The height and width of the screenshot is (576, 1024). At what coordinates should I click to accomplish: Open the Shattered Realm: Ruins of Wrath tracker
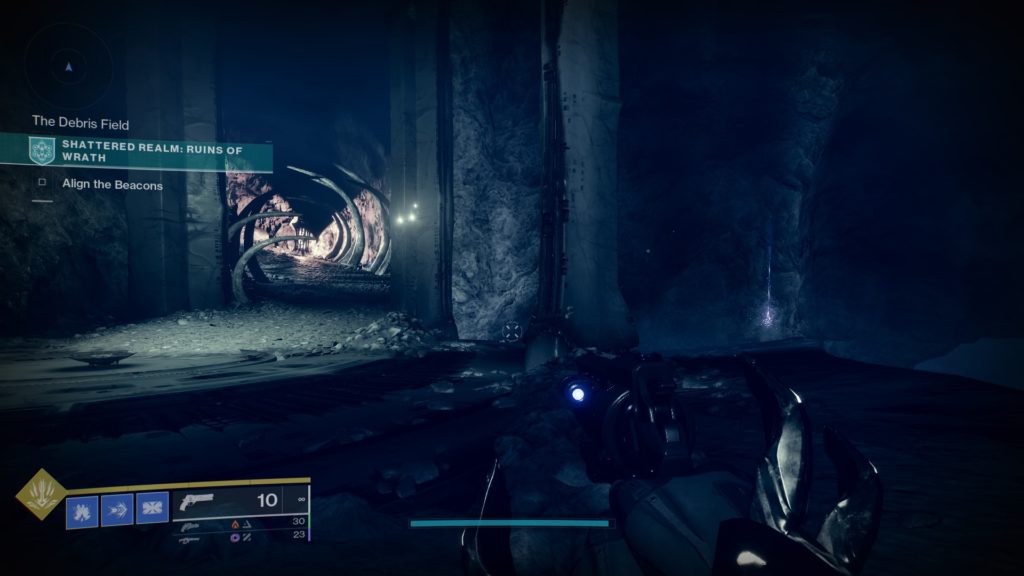pos(152,151)
